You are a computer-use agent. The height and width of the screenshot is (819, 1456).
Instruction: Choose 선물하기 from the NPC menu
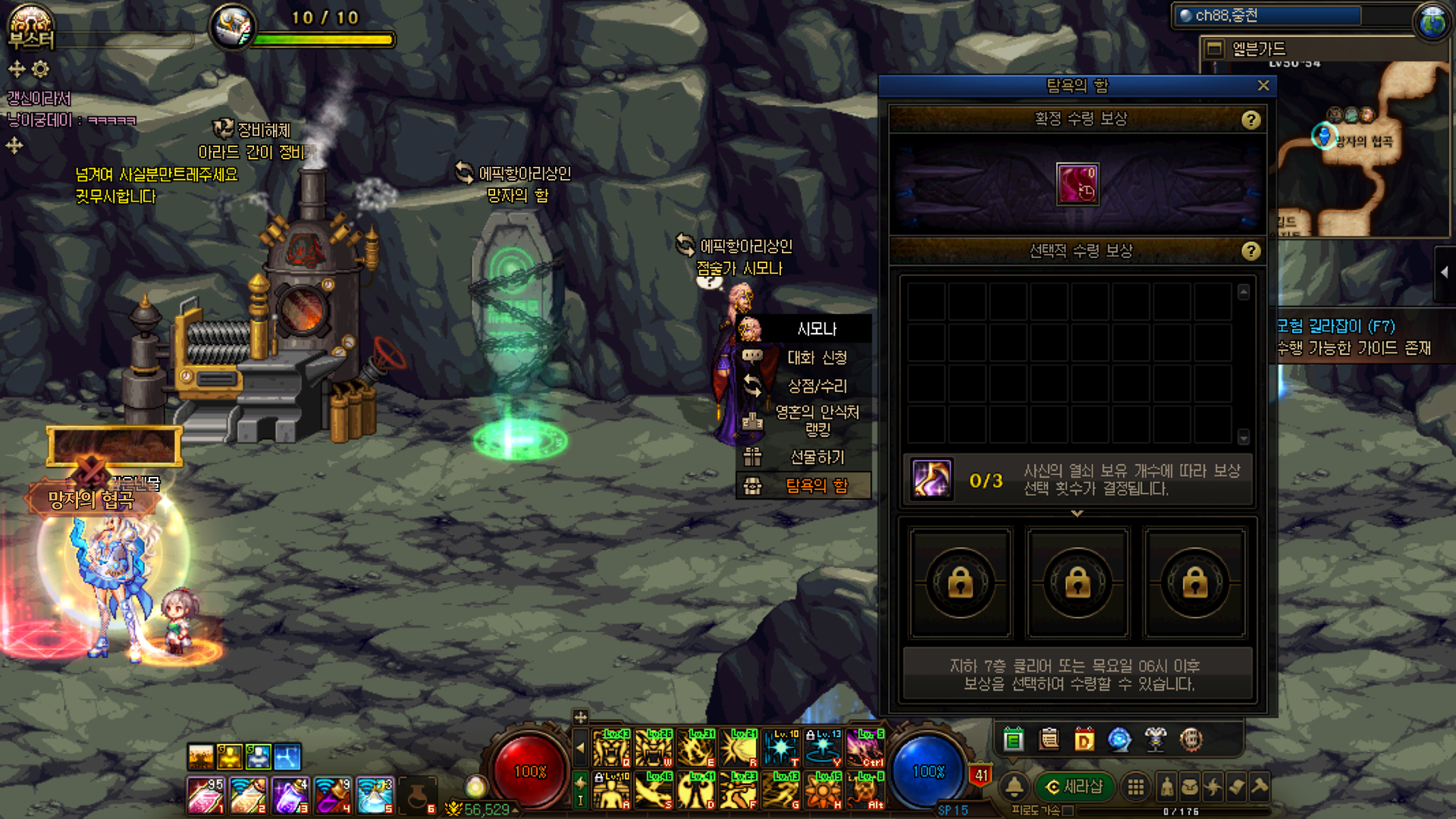click(816, 457)
